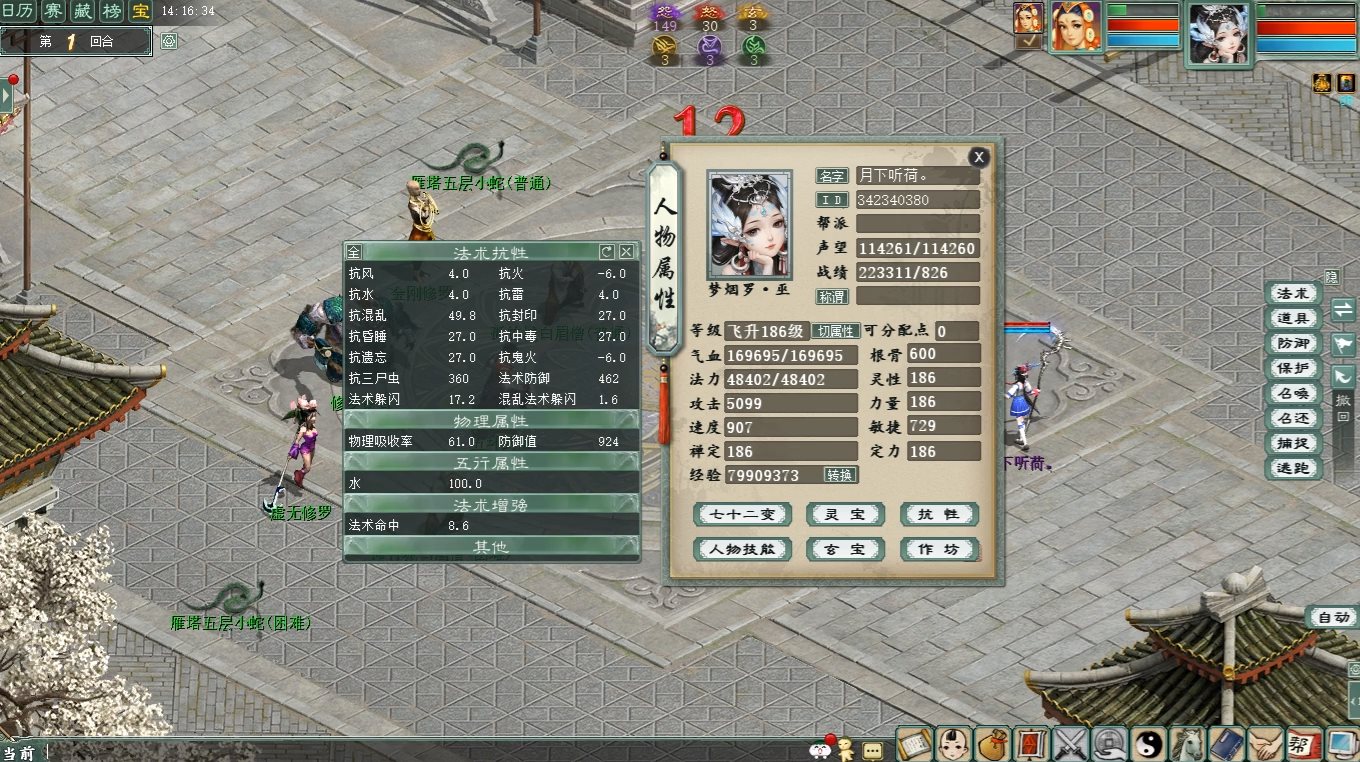This screenshot has width=1360, height=762.
Task: Click the 切属性 switch-attributes button
Action: click(835, 331)
